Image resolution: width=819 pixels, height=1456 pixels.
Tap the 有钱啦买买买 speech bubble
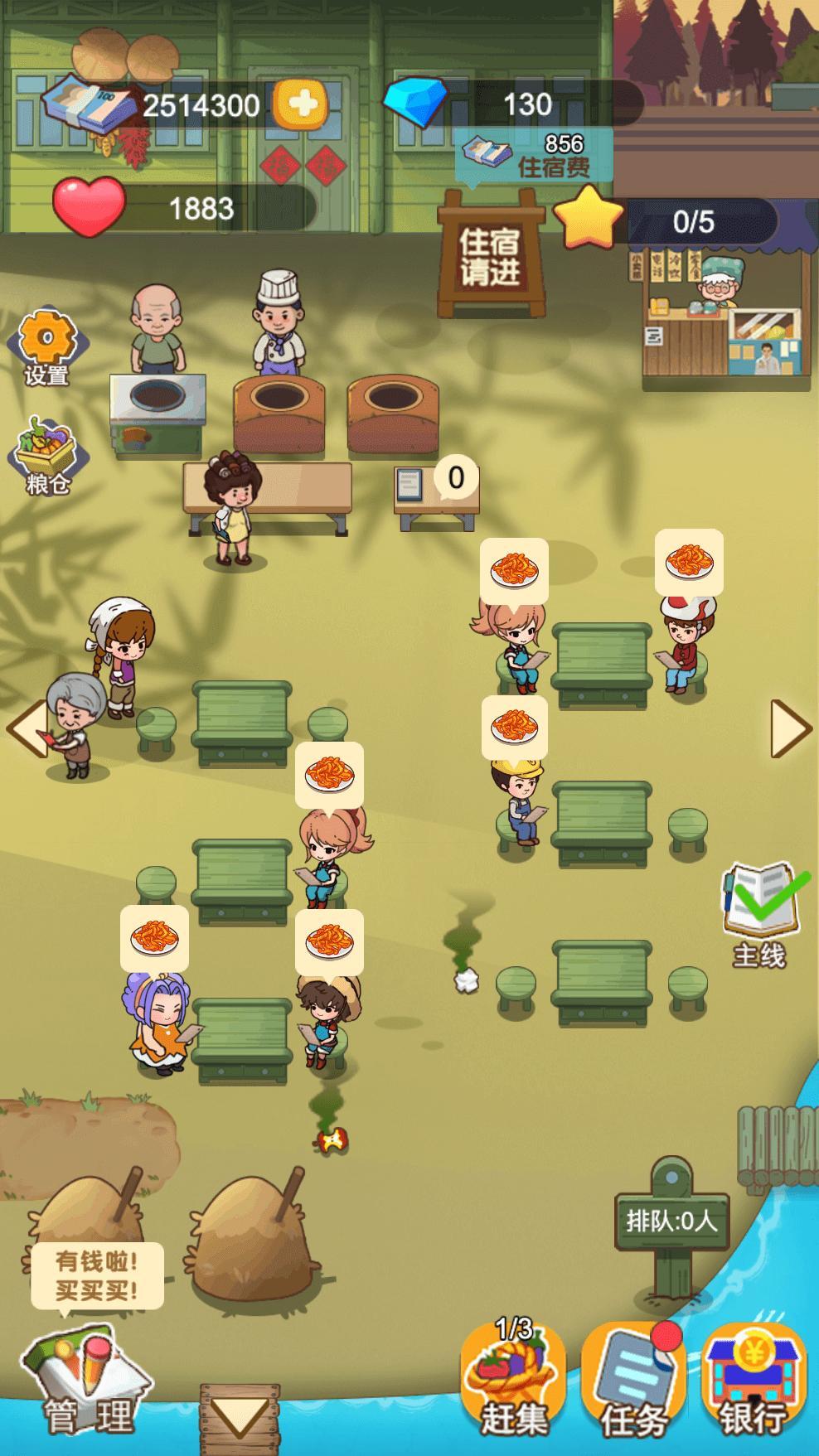(97, 1275)
